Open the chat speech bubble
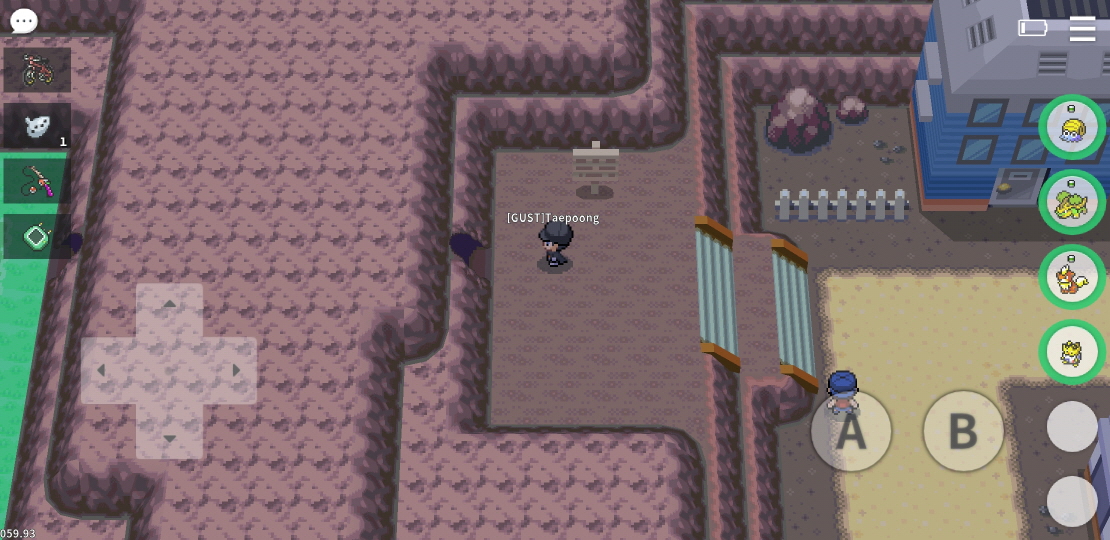 pos(23,20)
